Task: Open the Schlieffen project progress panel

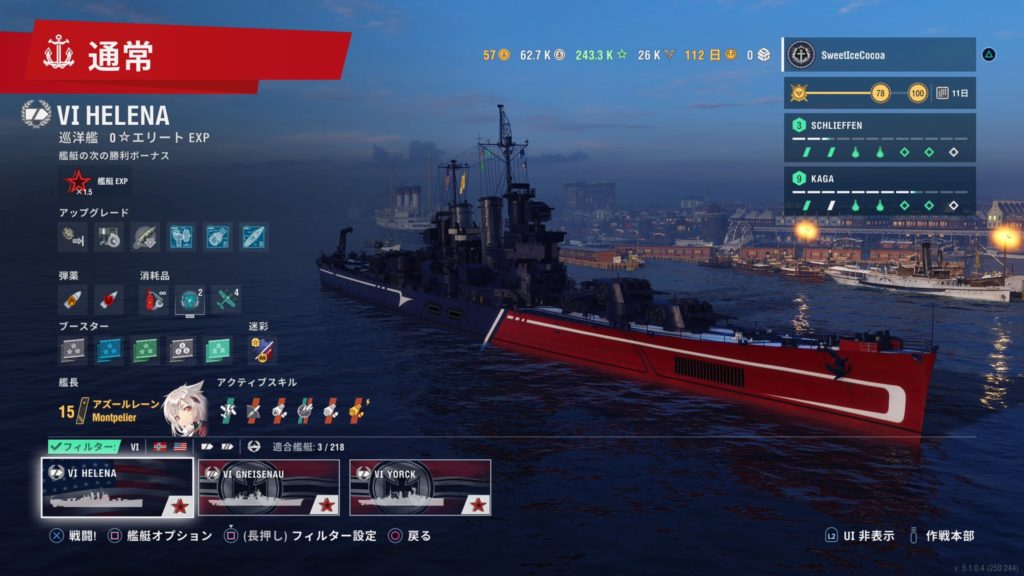Action: click(x=878, y=138)
